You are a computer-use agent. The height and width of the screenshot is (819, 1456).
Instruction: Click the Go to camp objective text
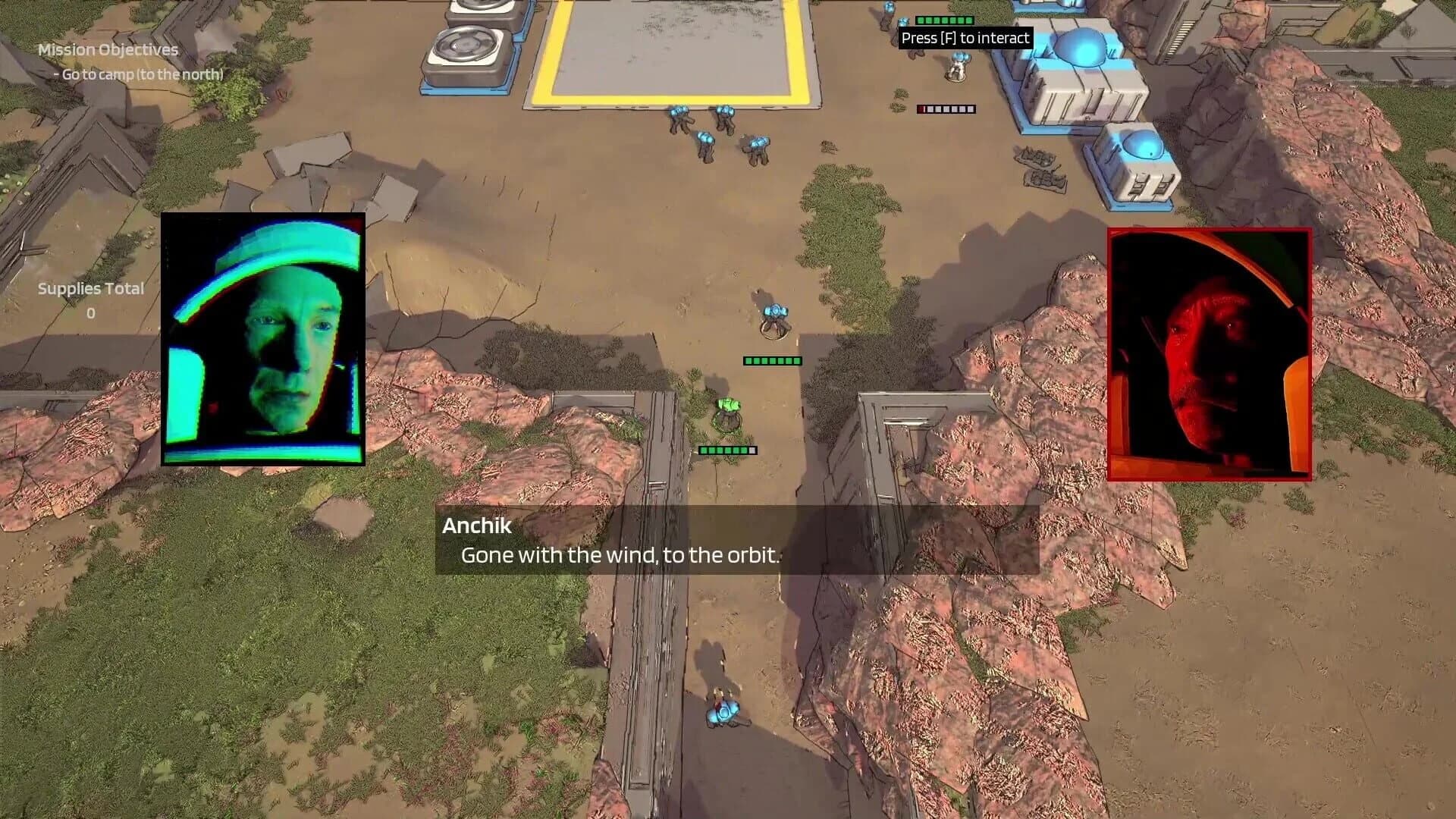tap(138, 75)
